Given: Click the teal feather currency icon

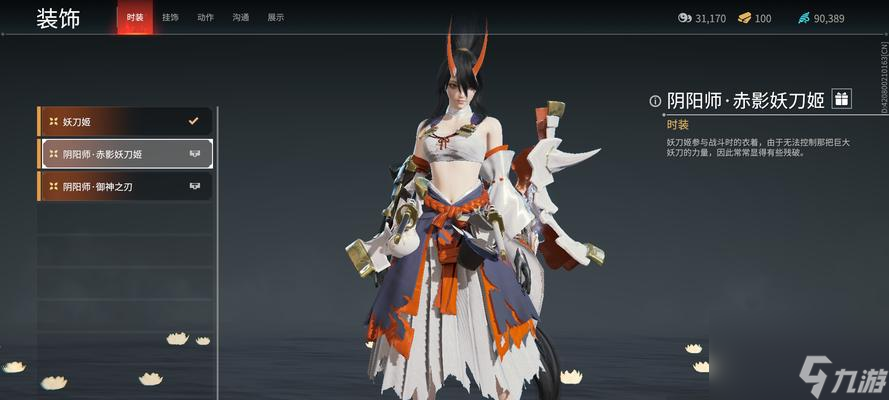Looking at the screenshot, I should [804, 18].
